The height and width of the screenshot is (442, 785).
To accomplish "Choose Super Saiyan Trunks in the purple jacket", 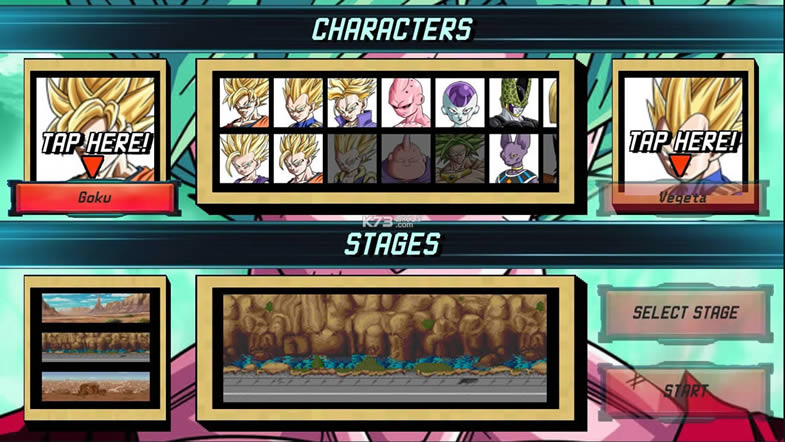I will tap(351, 103).
